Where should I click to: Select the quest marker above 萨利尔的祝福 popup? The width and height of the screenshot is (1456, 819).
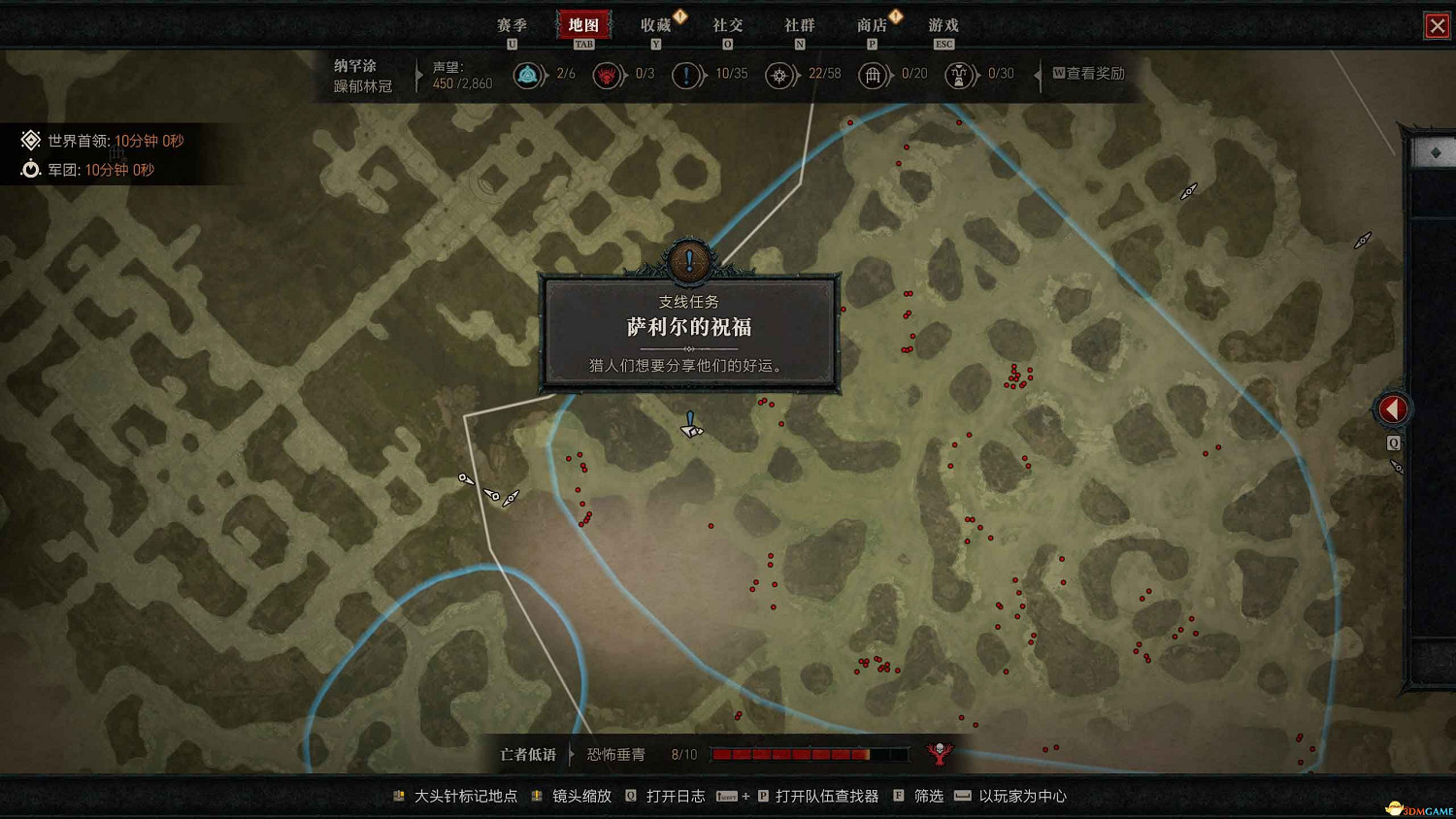click(x=689, y=259)
